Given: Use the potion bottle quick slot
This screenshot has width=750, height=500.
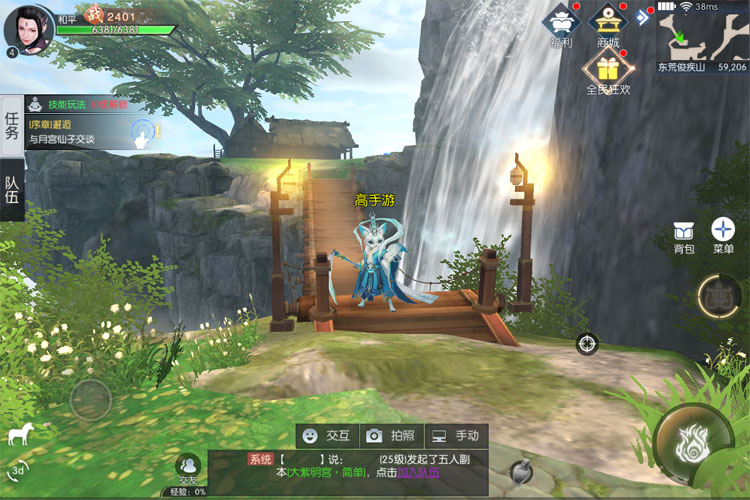Looking at the screenshot, I should pos(520,471).
